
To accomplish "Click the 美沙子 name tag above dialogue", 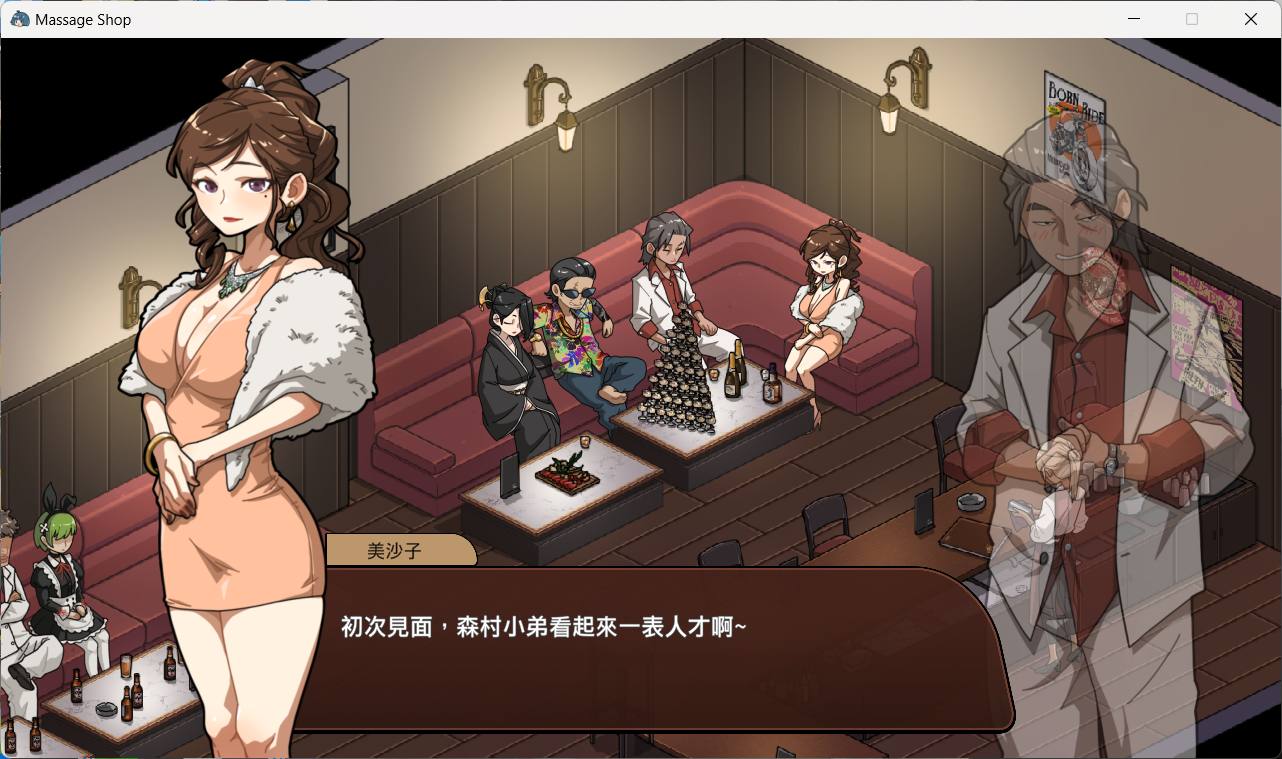I will 400,550.
